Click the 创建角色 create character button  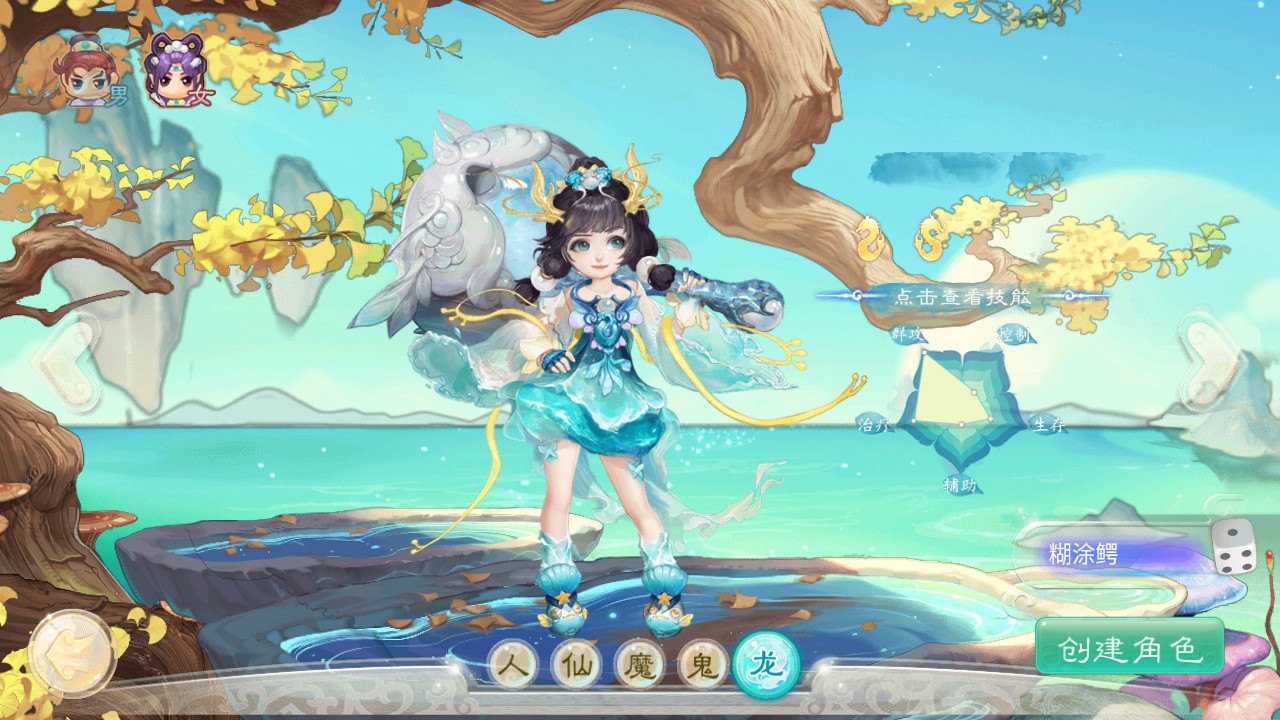(x=1130, y=649)
